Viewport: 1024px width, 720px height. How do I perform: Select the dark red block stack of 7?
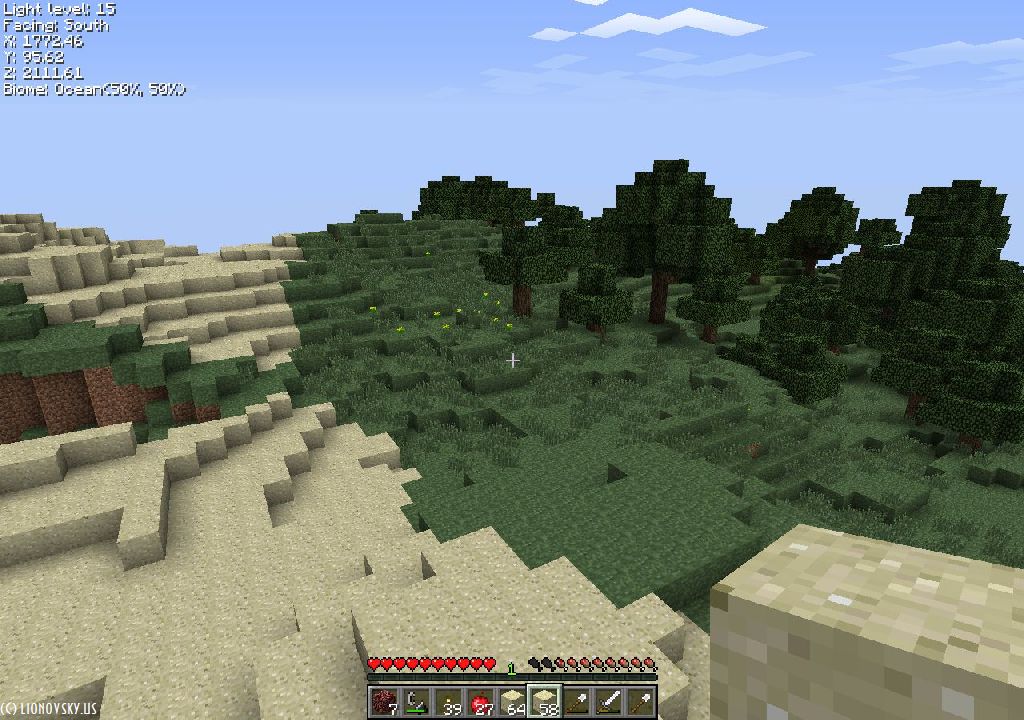tap(383, 702)
